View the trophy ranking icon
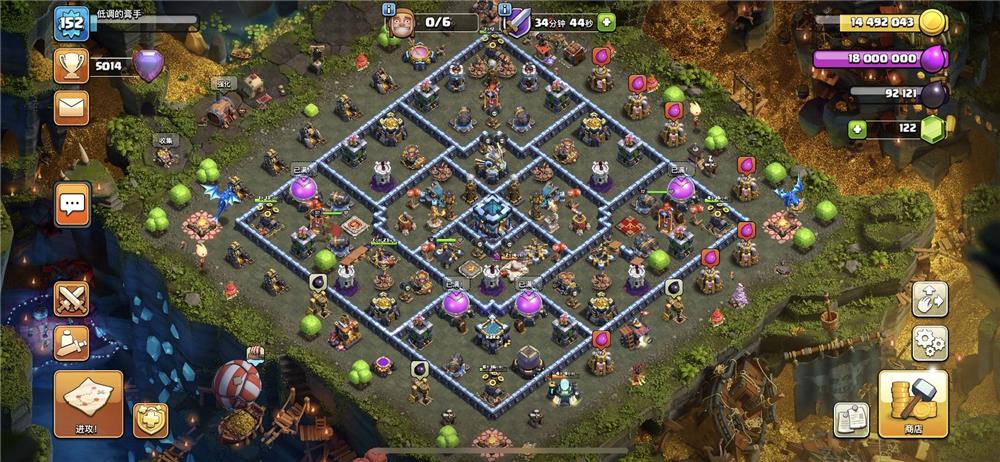 click(x=72, y=66)
